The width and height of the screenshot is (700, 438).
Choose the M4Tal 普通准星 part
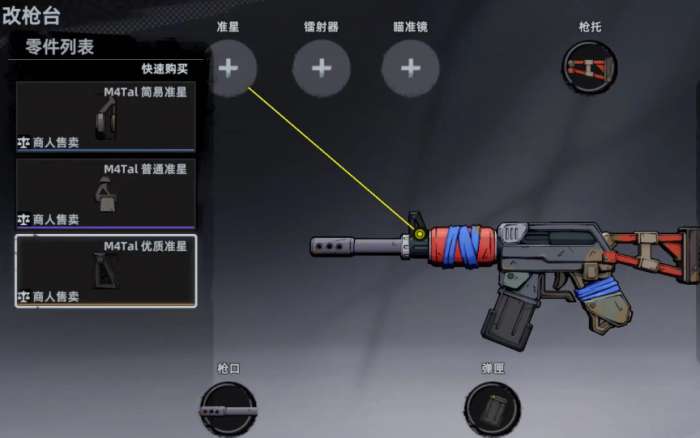point(106,193)
